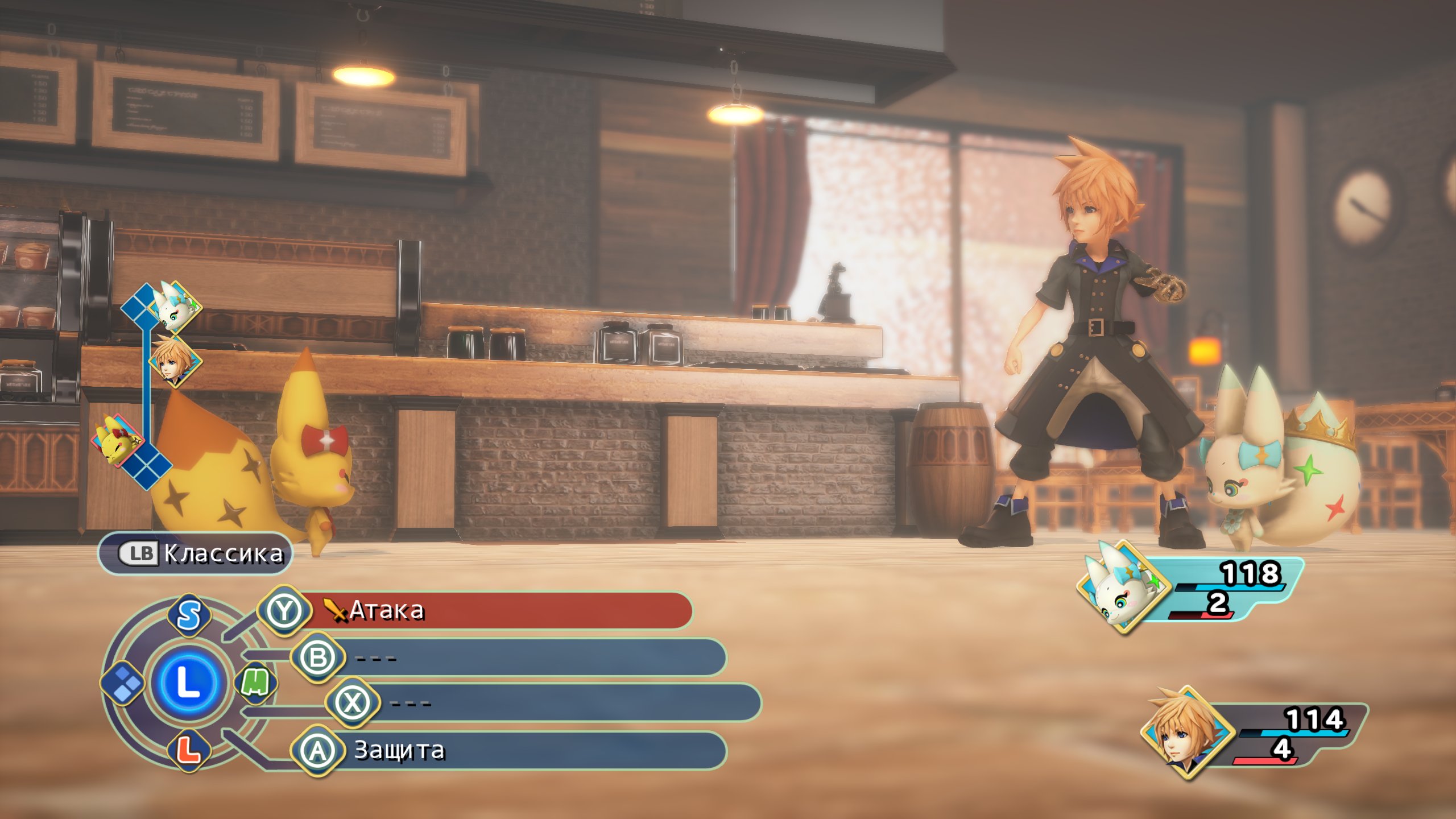
Task: Activate the green M icon on the command wheel
Action: [256, 682]
